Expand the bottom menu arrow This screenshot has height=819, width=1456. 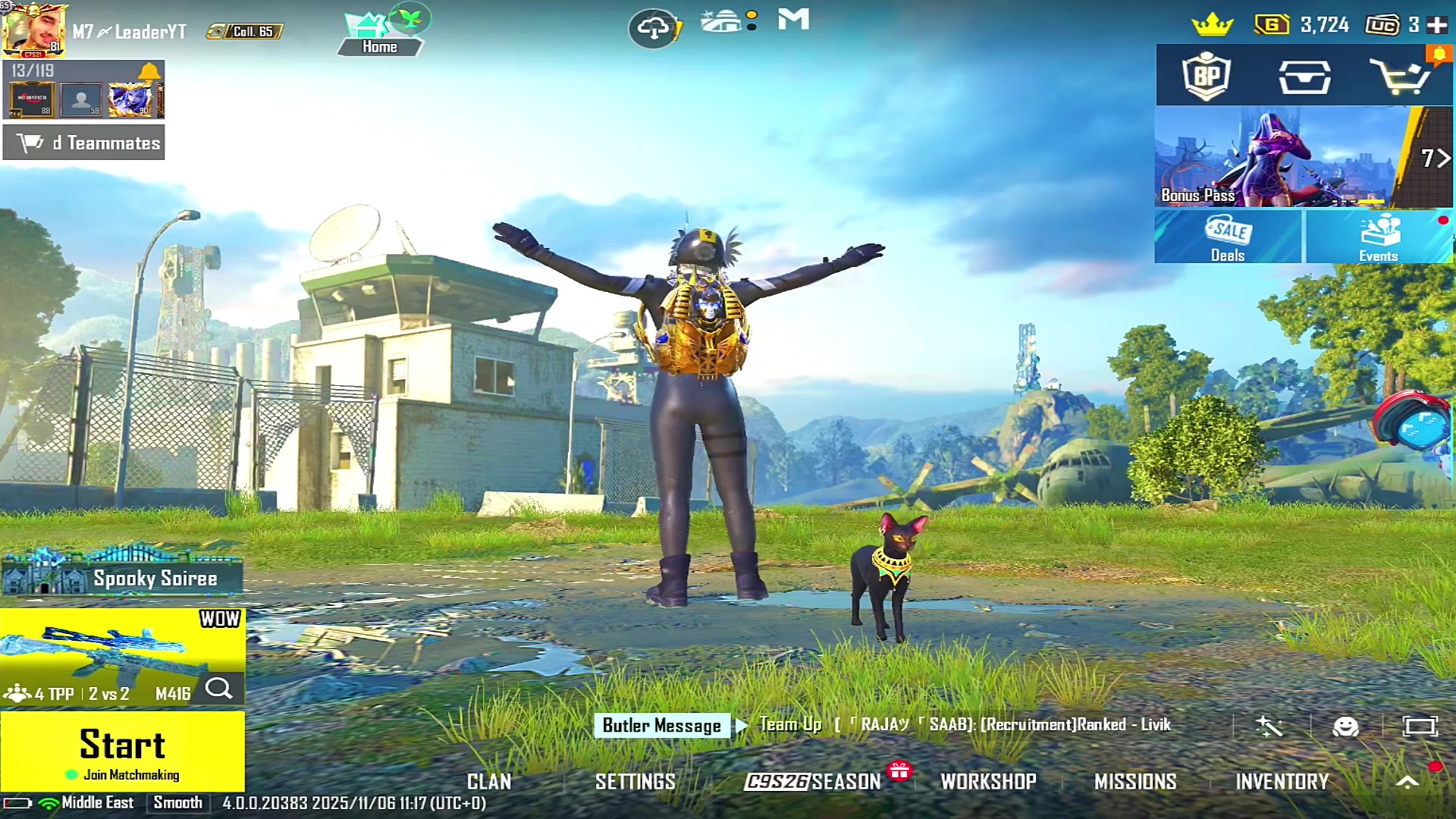(x=1407, y=782)
